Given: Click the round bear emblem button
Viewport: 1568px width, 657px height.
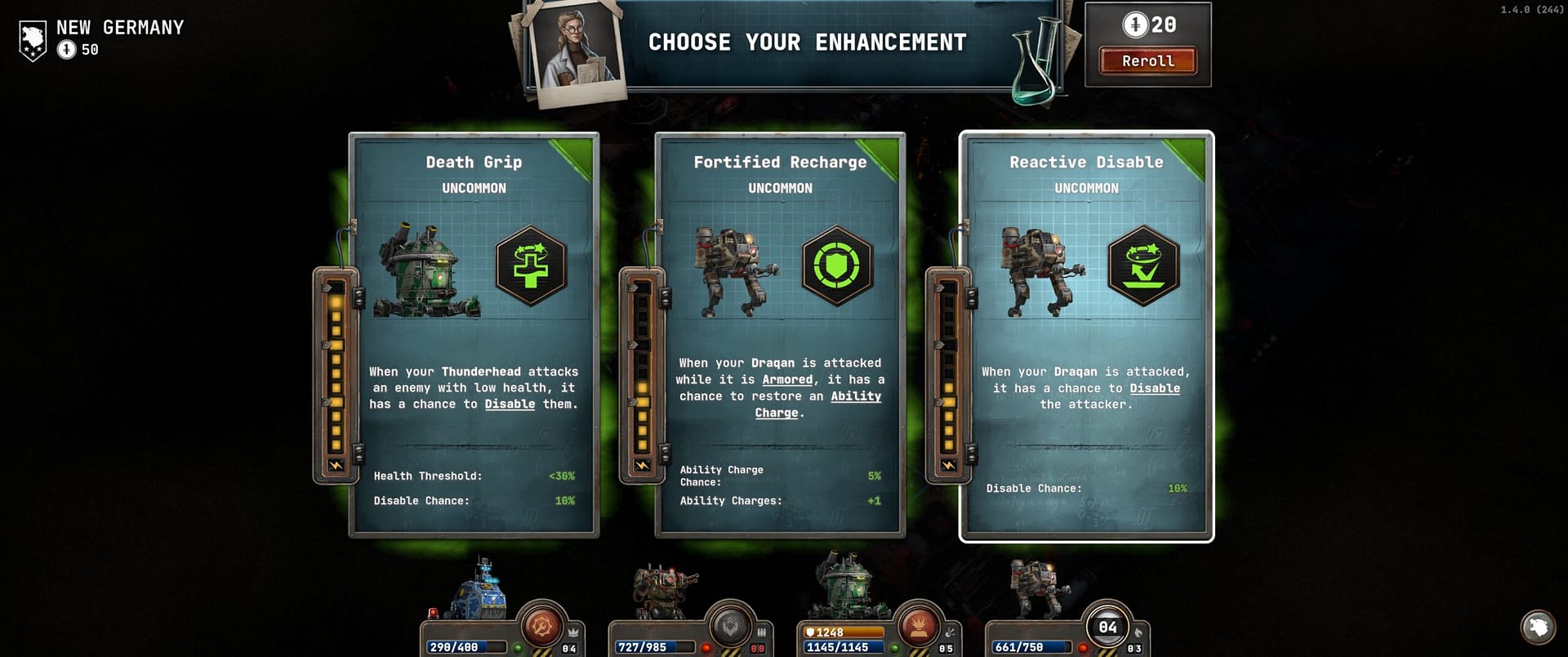Looking at the screenshot, I should tap(1538, 628).
